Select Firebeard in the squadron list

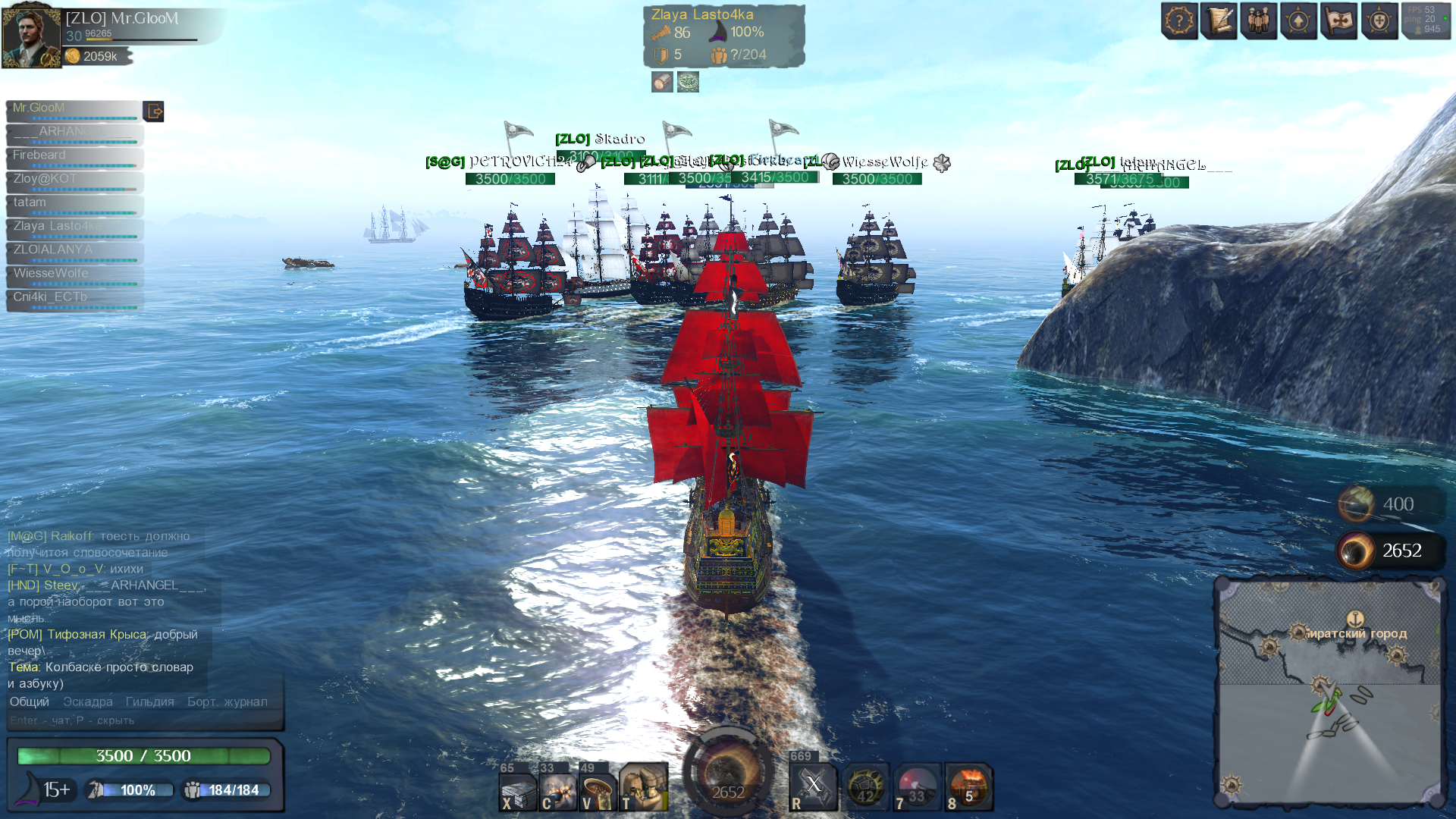tap(74, 156)
